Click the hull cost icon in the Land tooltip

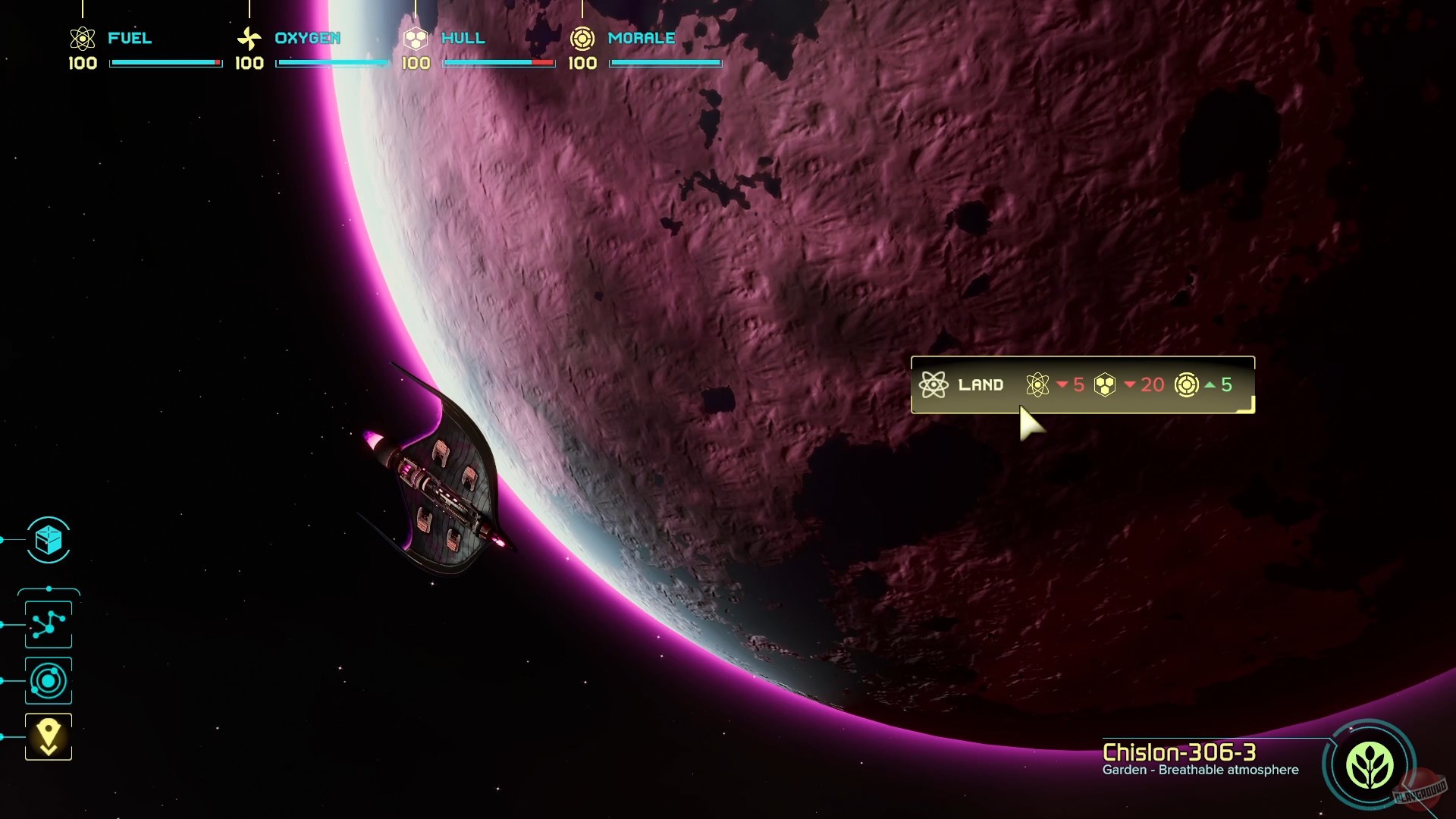click(x=1104, y=384)
